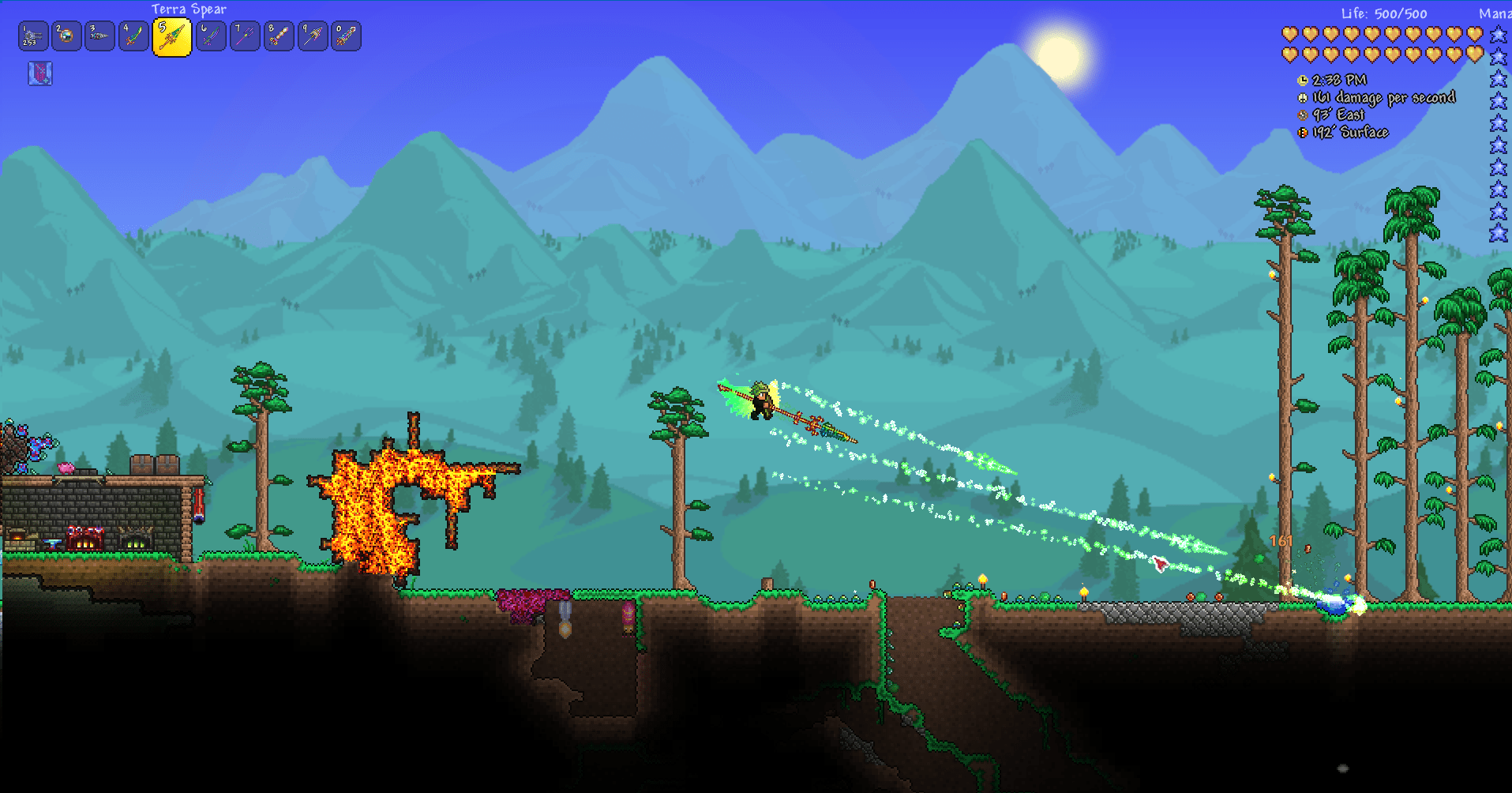Click the depth meter beside 192' Surface
The height and width of the screenshot is (793, 1512).
pos(1303,132)
